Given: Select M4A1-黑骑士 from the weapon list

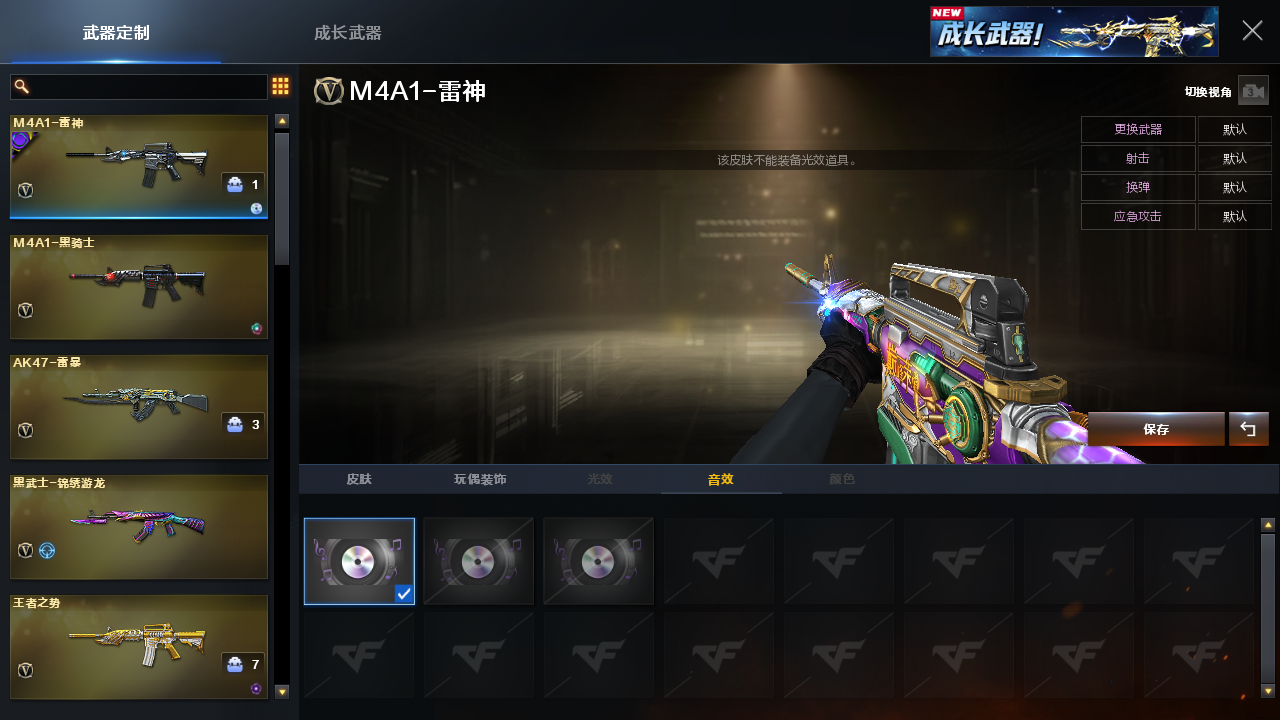Looking at the screenshot, I should pos(139,287).
